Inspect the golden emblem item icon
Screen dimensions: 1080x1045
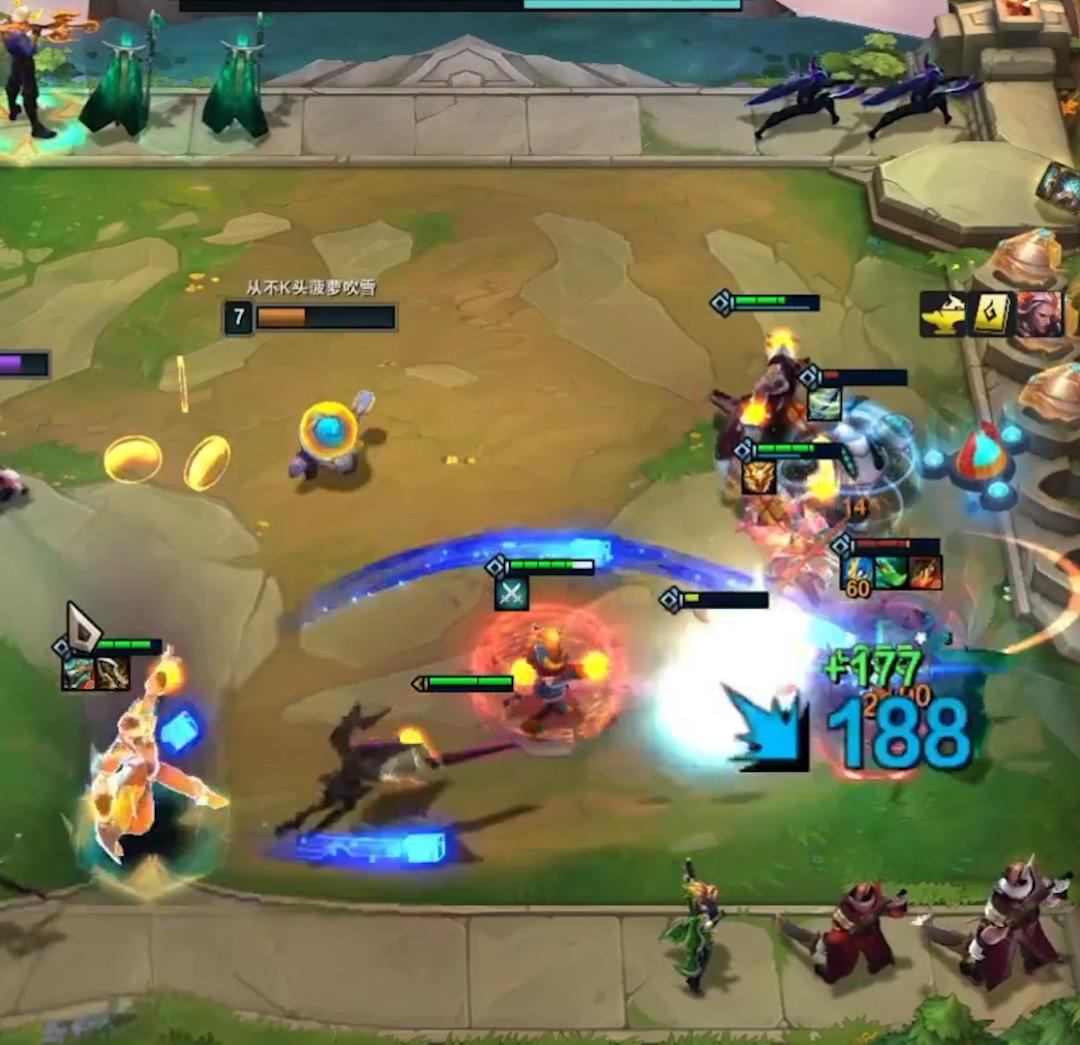(x=758, y=477)
